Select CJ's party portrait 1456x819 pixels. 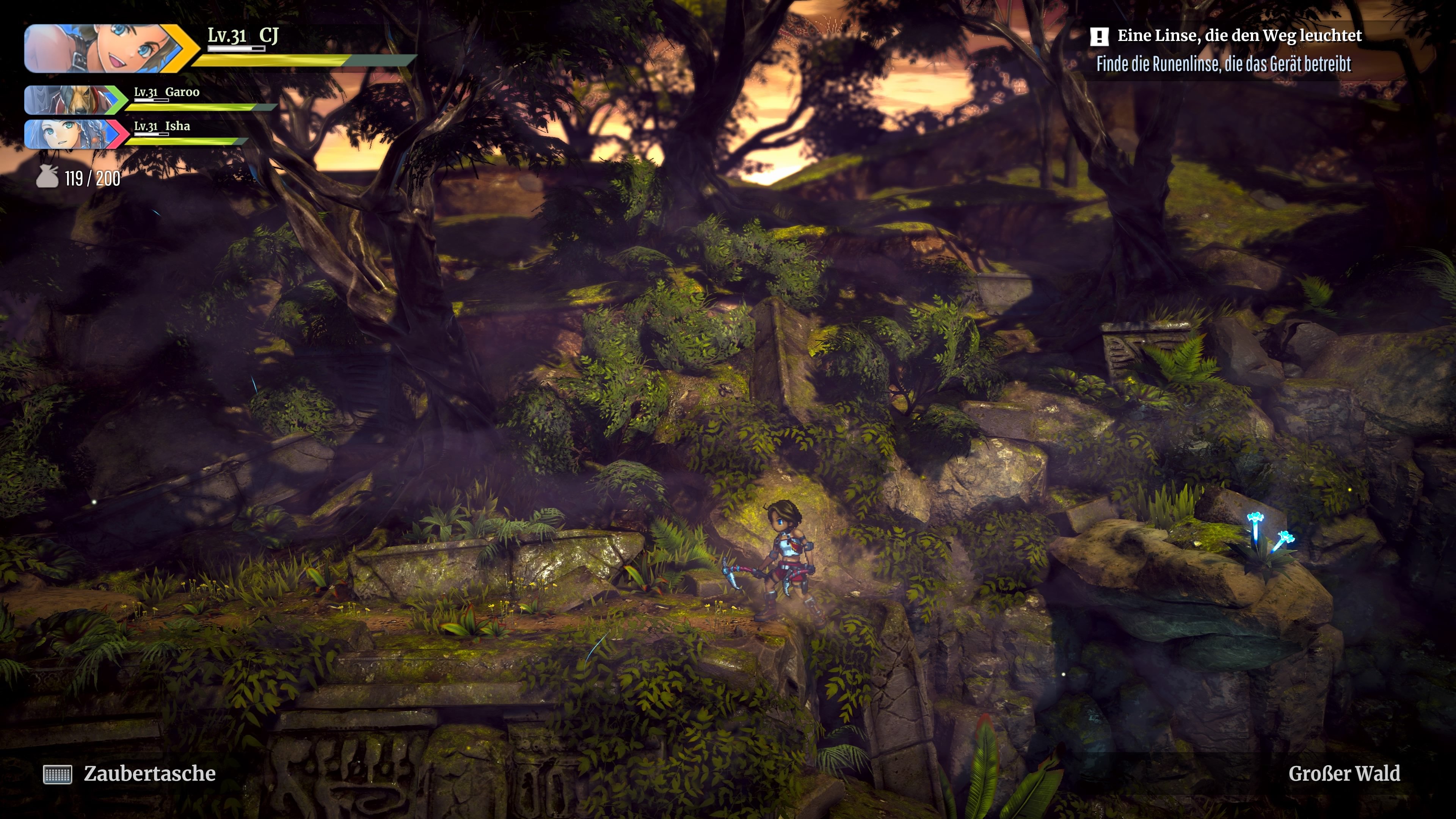point(105,49)
